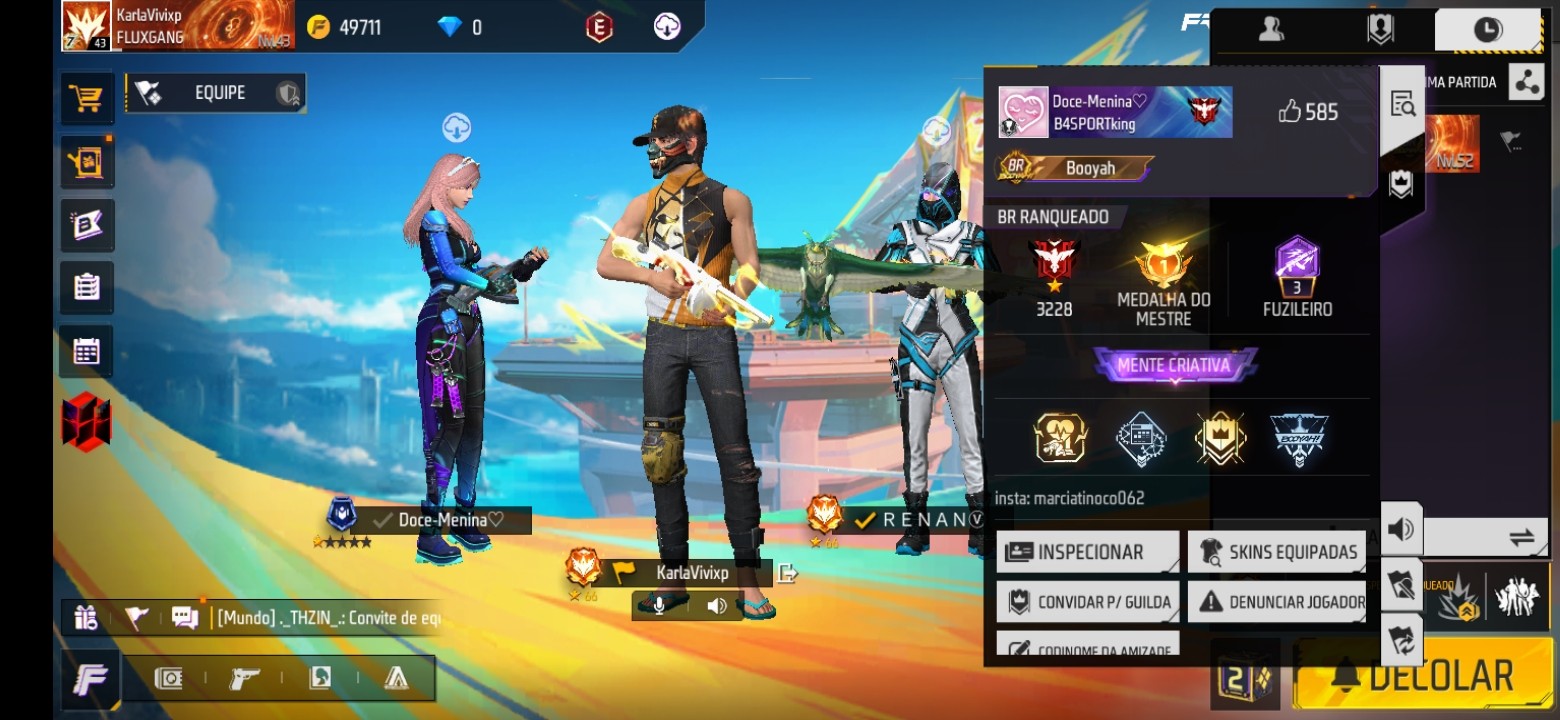View SKINS EQUIPADAS of the player
This screenshot has height=720, width=1560.
(1278, 552)
